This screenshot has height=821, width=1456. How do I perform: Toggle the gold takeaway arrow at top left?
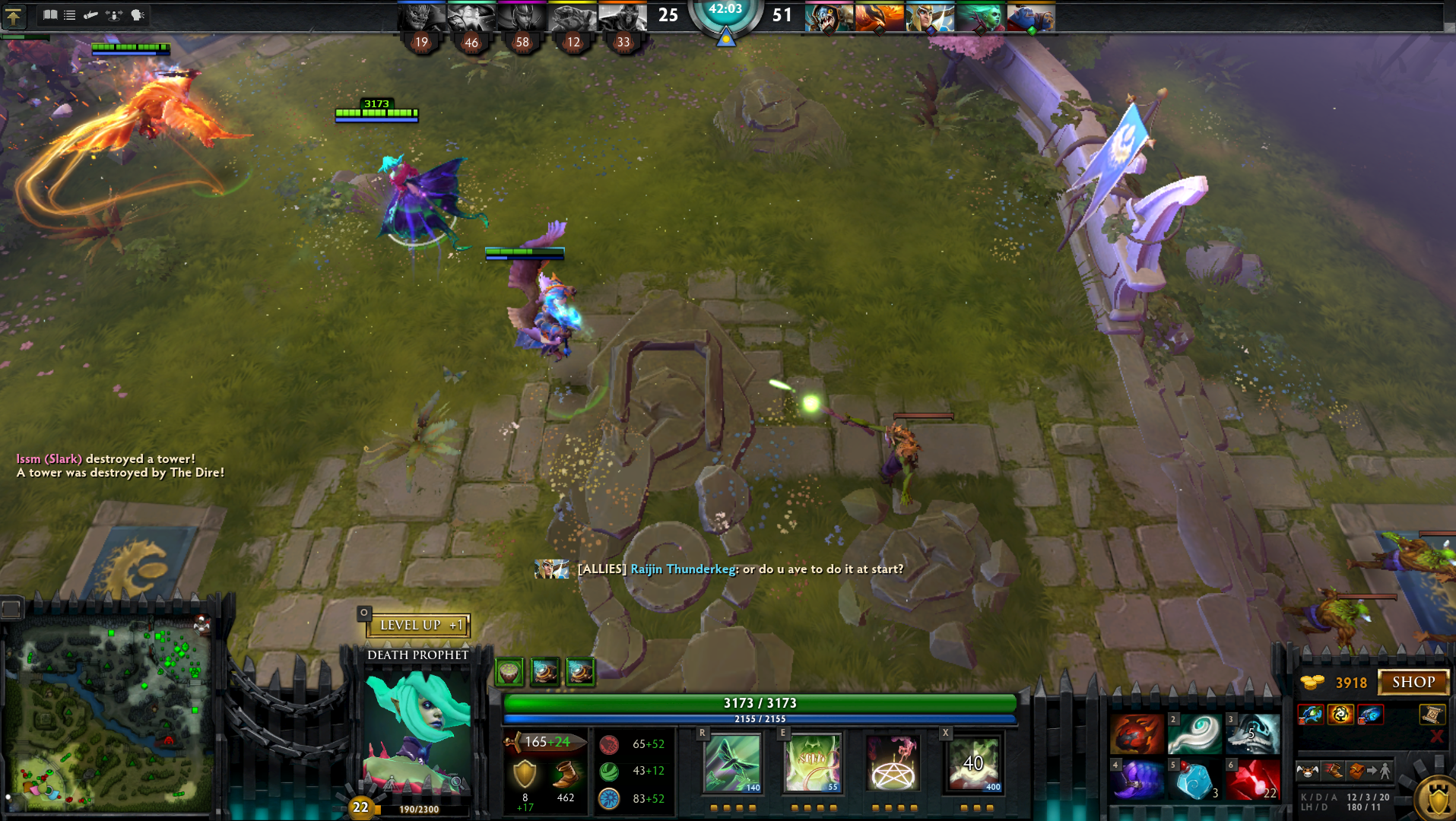coord(14,17)
